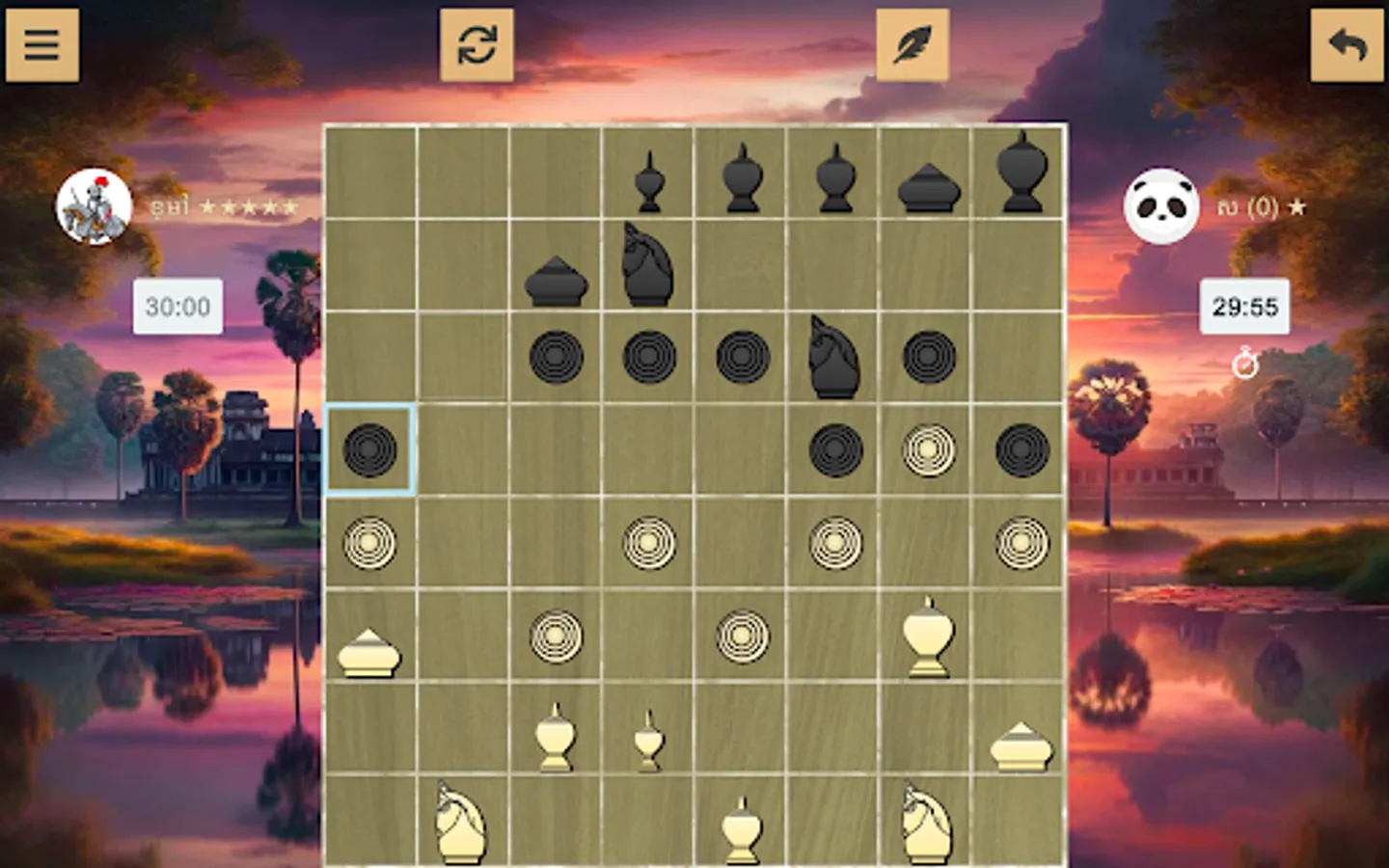Click the left player's 30:00 clock
Viewport: 1389px width, 868px height.
177,309
